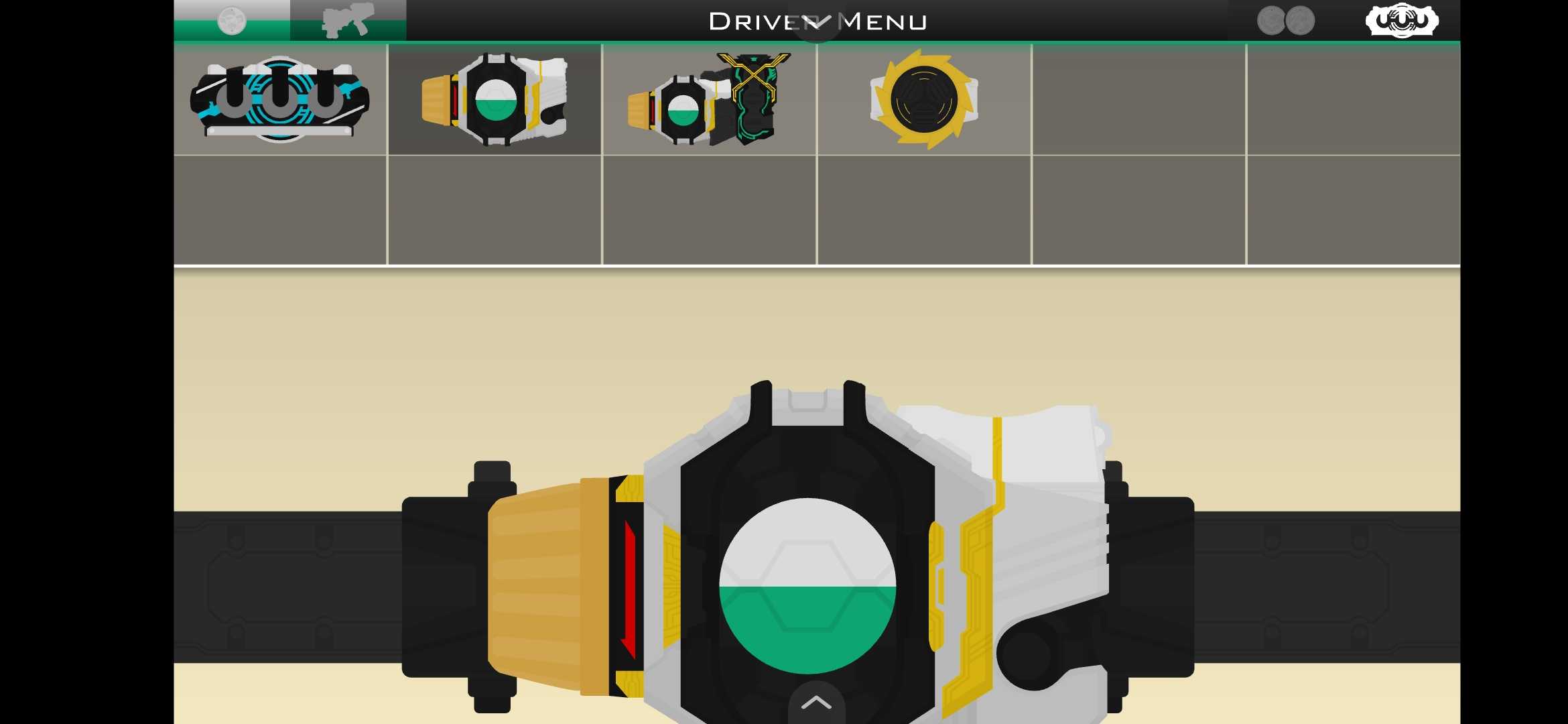Pick the driver with the X attachment
The image size is (1568, 724).
pyautogui.click(x=709, y=100)
